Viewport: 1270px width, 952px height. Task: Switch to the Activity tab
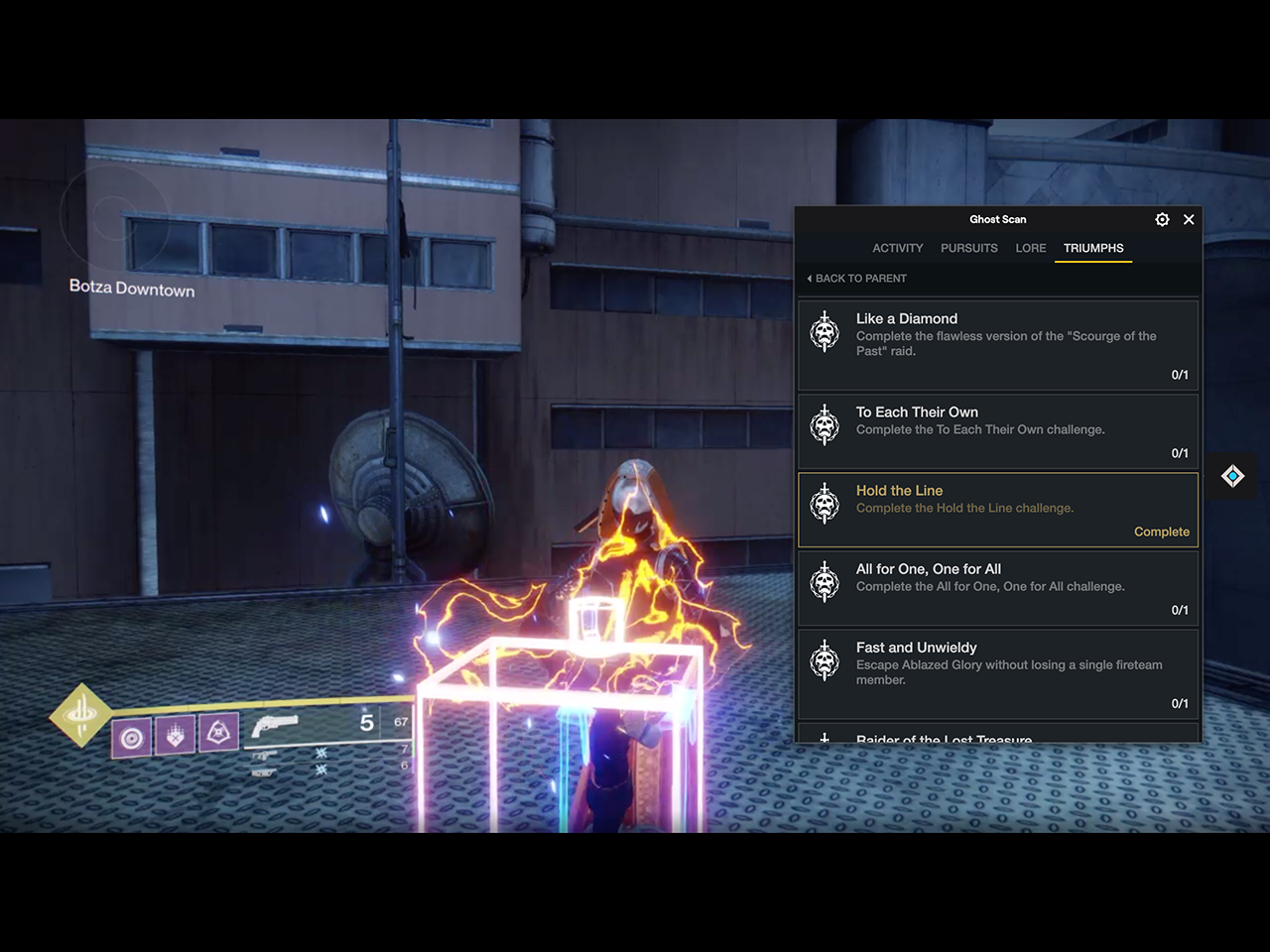point(897,248)
